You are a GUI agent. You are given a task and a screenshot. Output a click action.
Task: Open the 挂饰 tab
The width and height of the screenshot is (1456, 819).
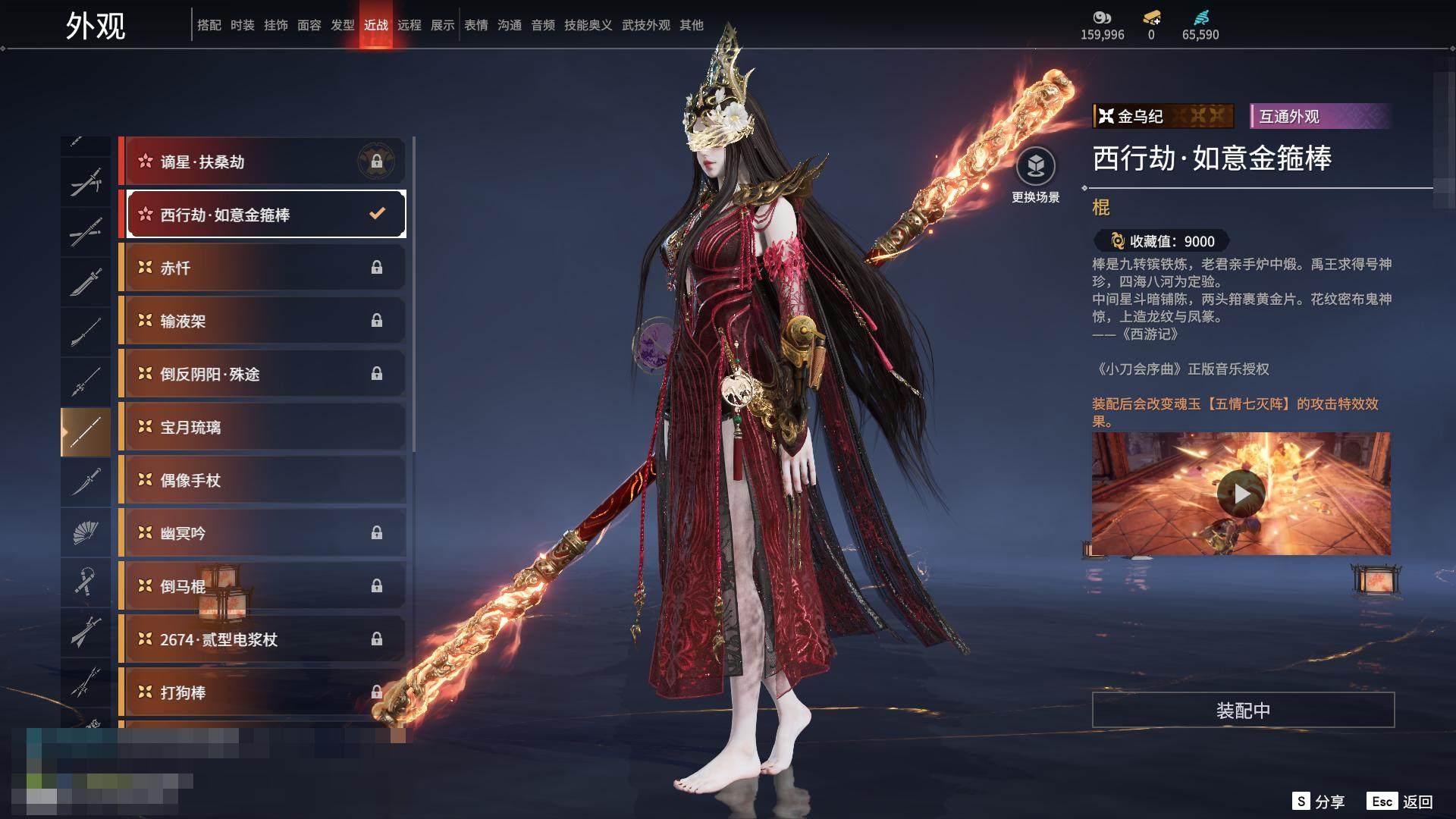pyautogui.click(x=275, y=25)
